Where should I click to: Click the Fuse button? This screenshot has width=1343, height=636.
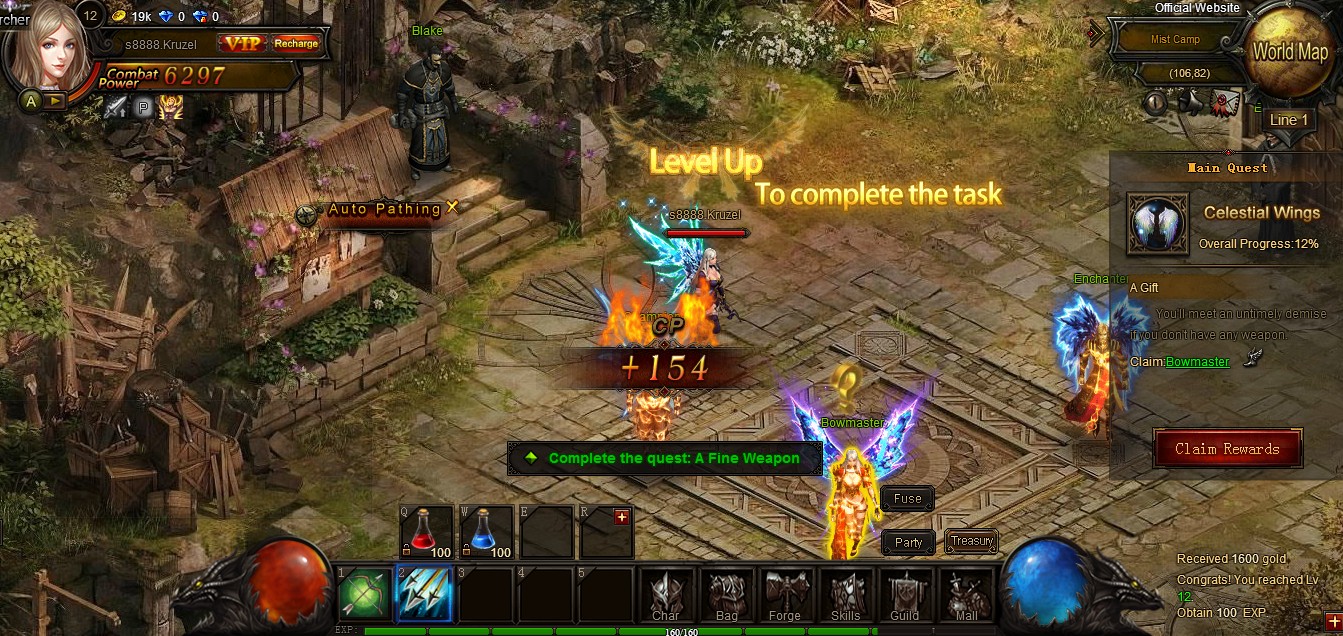tap(907, 498)
